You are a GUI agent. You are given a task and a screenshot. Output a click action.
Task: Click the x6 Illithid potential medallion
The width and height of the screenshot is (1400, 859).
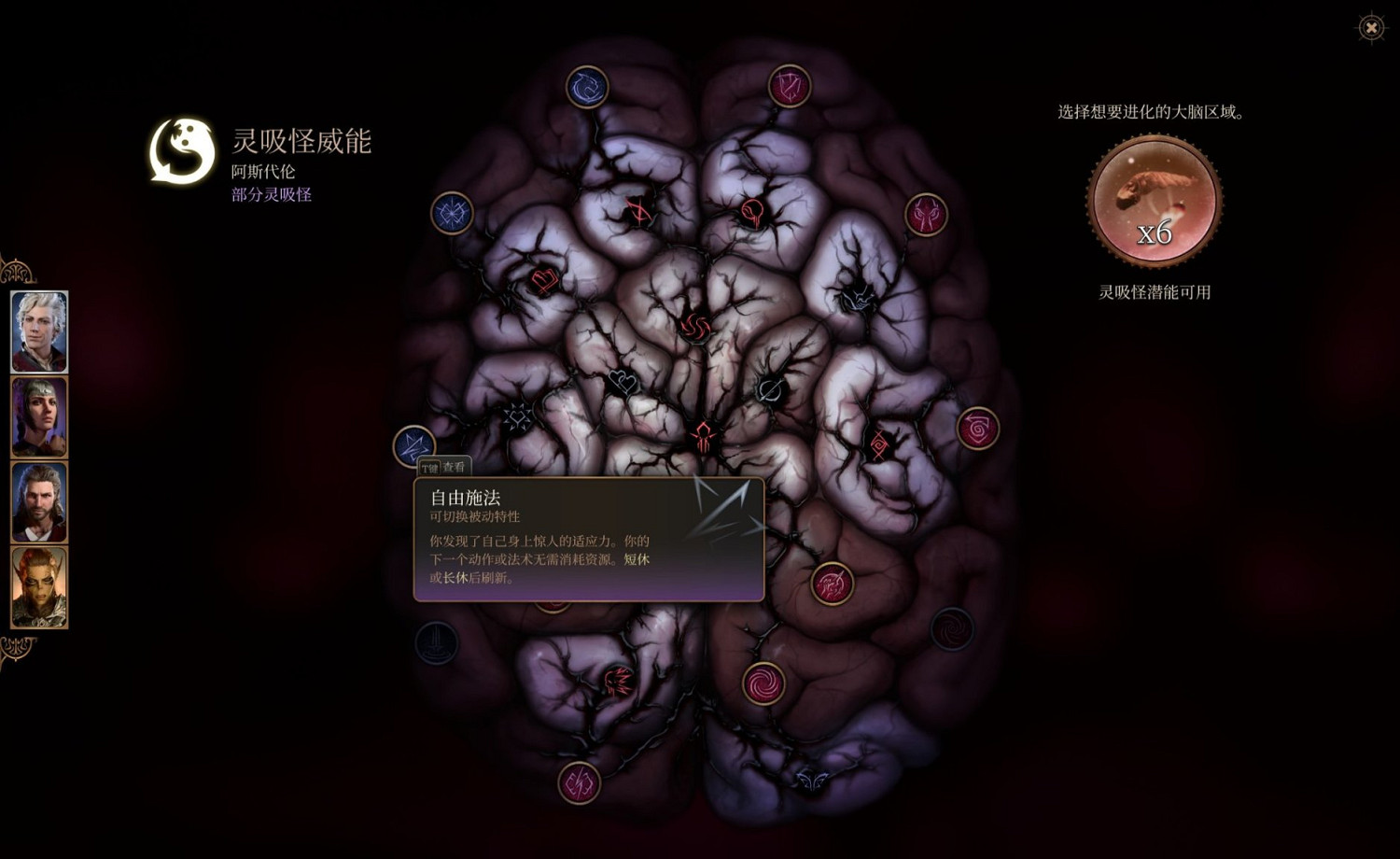(x=1154, y=198)
